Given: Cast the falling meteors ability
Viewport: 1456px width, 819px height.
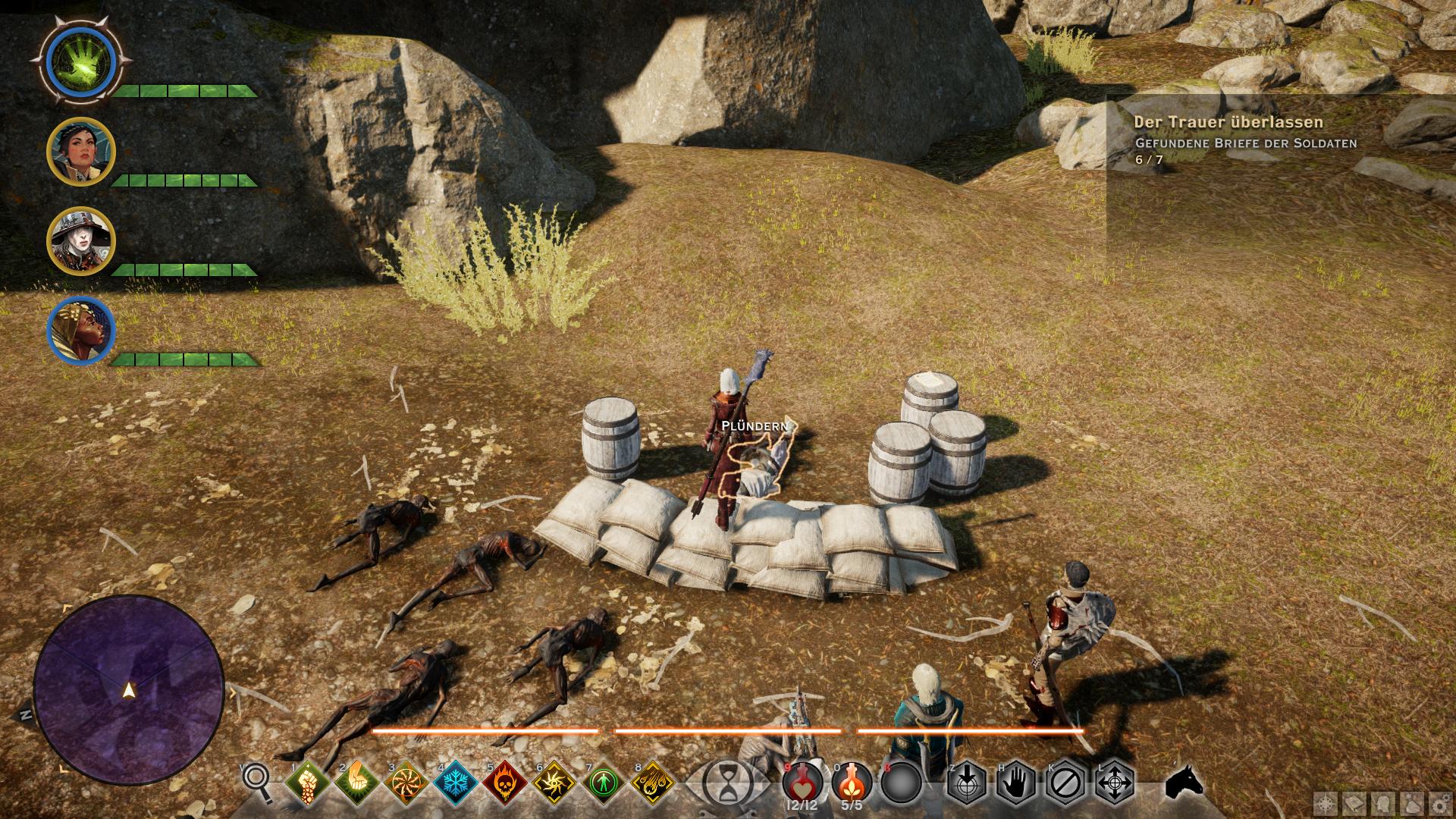Looking at the screenshot, I should pyautogui.click(x=652, y=782).
